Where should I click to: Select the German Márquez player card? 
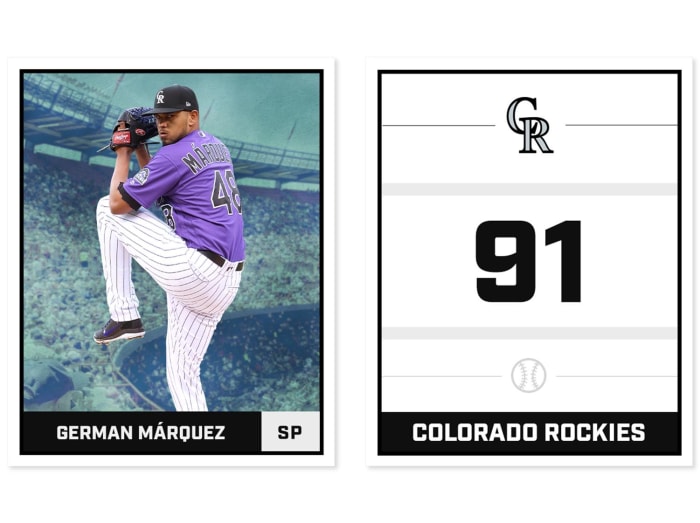pos(171,262)
